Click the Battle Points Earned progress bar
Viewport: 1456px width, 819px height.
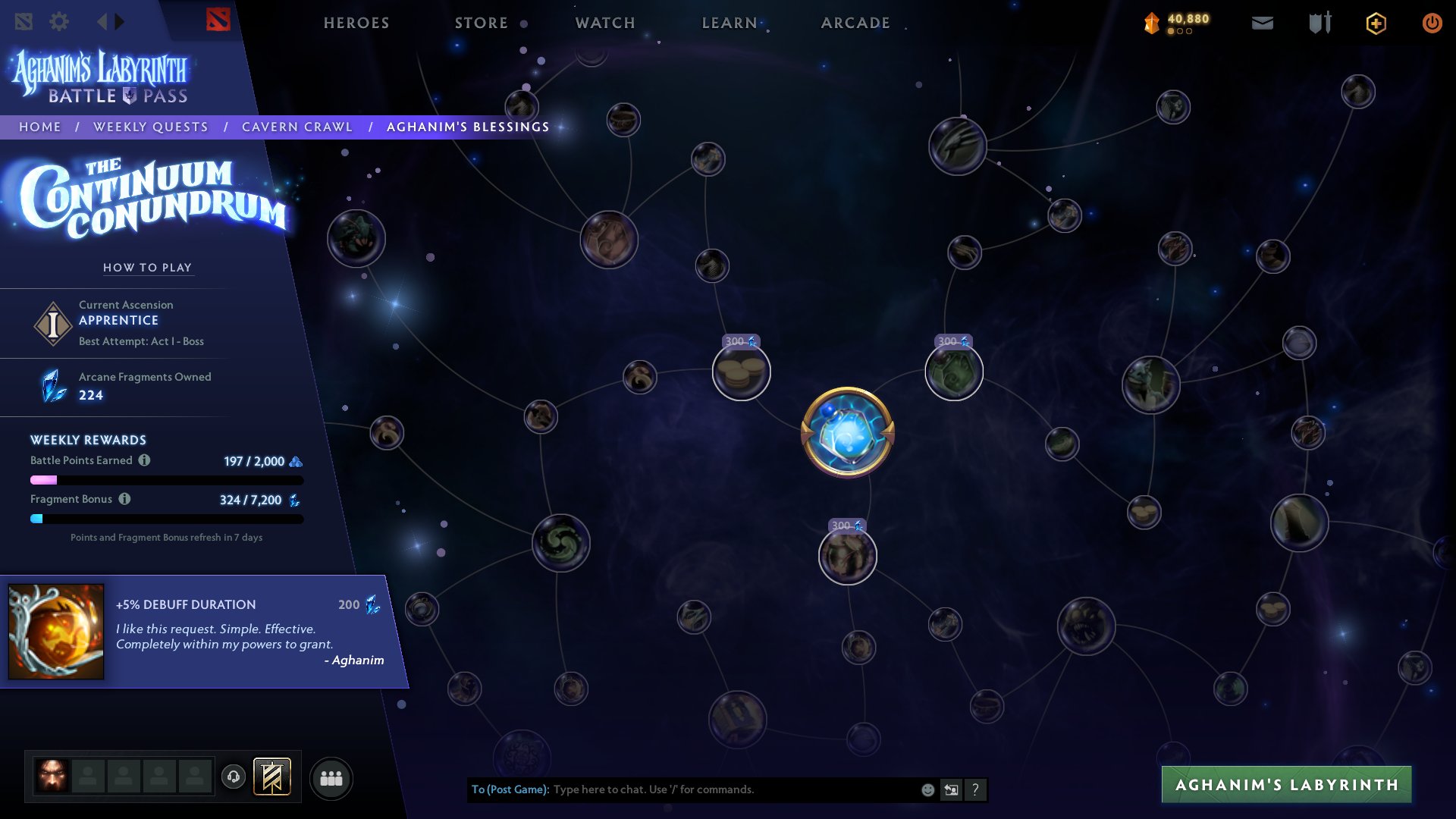tap(165, 479)
